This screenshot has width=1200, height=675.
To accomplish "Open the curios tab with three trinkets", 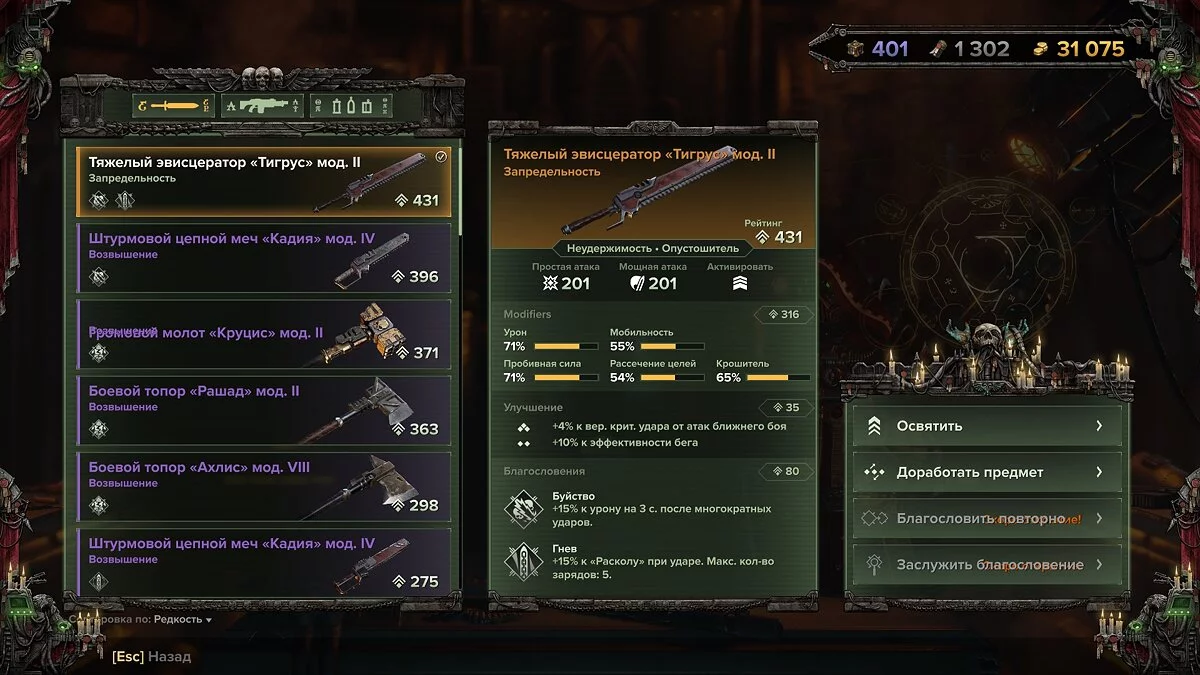I will 350,105.
